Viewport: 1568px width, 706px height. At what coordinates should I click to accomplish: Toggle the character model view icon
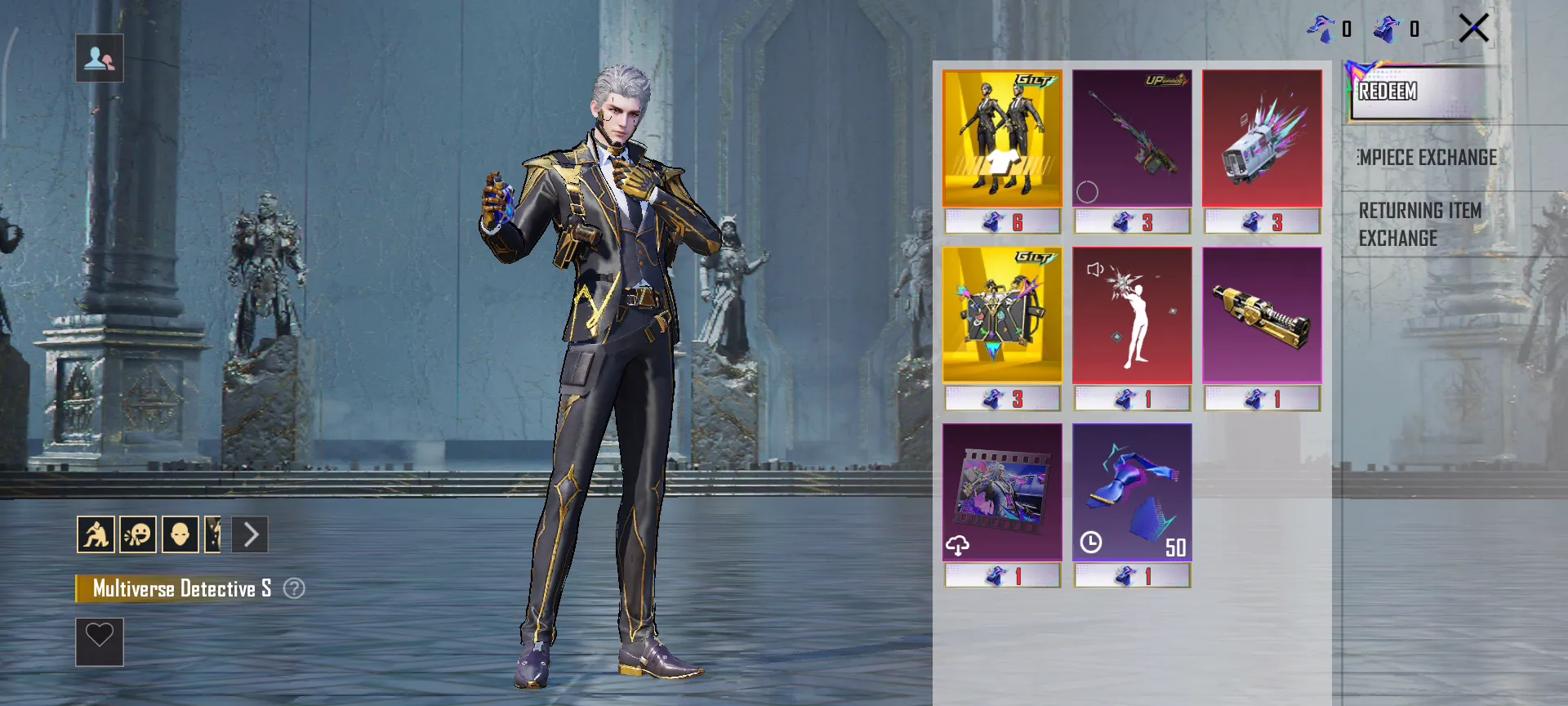click(x=100, y=58)
